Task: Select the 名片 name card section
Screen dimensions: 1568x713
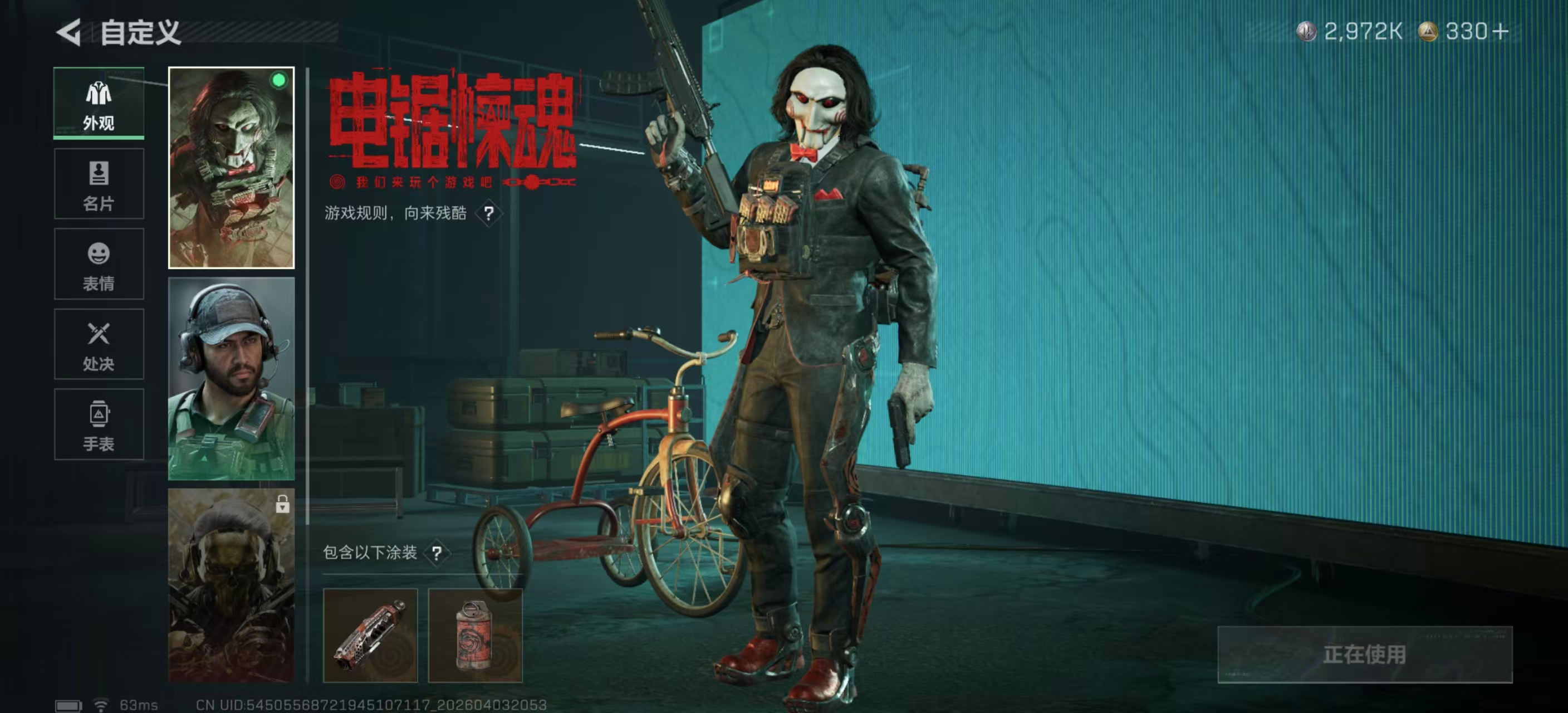Action: point(99,183)
